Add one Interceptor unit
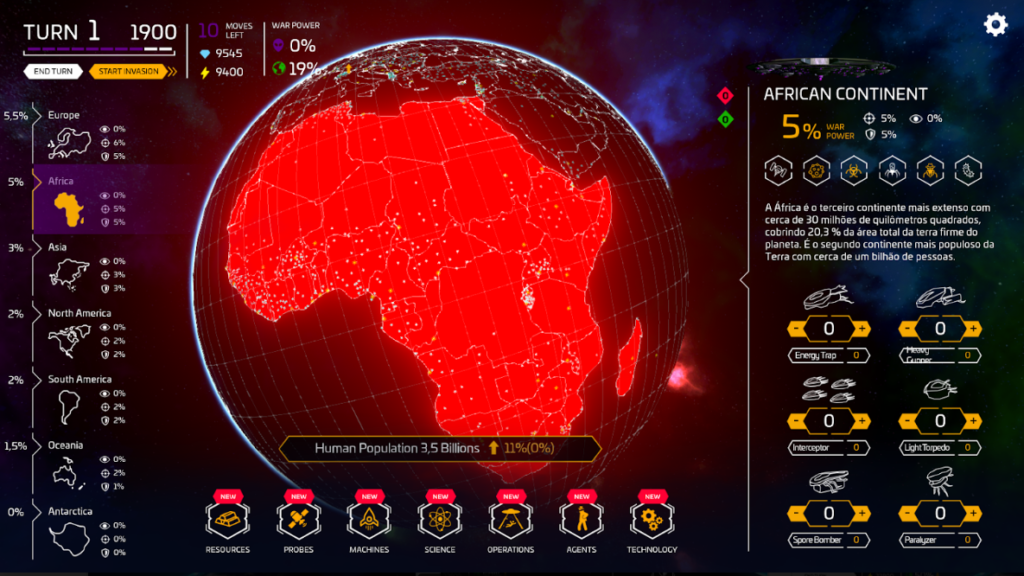This screenshot has height=576, width=1024. [x=862, y=421]
